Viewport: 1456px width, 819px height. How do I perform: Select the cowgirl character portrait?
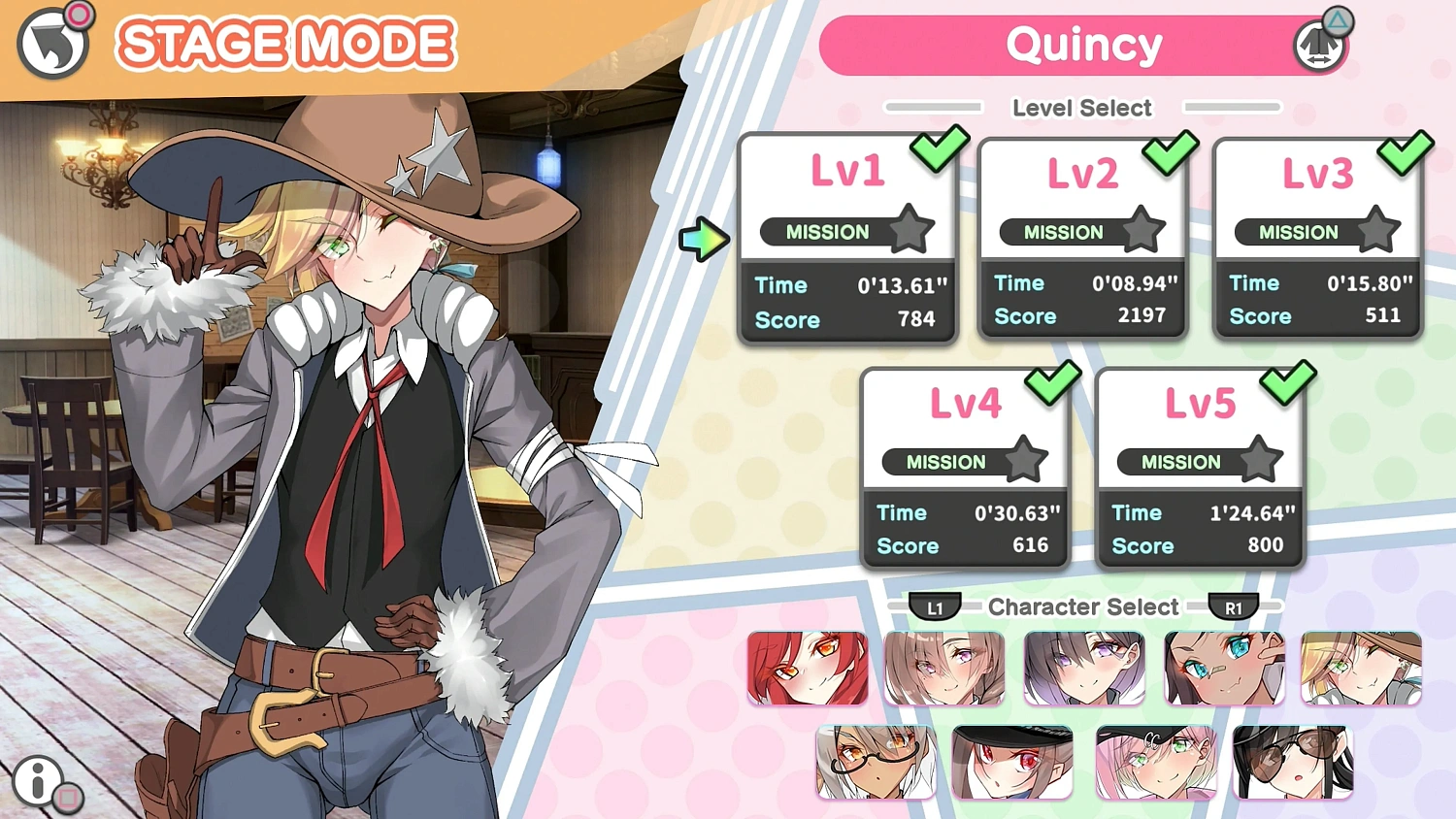pos(1360,668)
